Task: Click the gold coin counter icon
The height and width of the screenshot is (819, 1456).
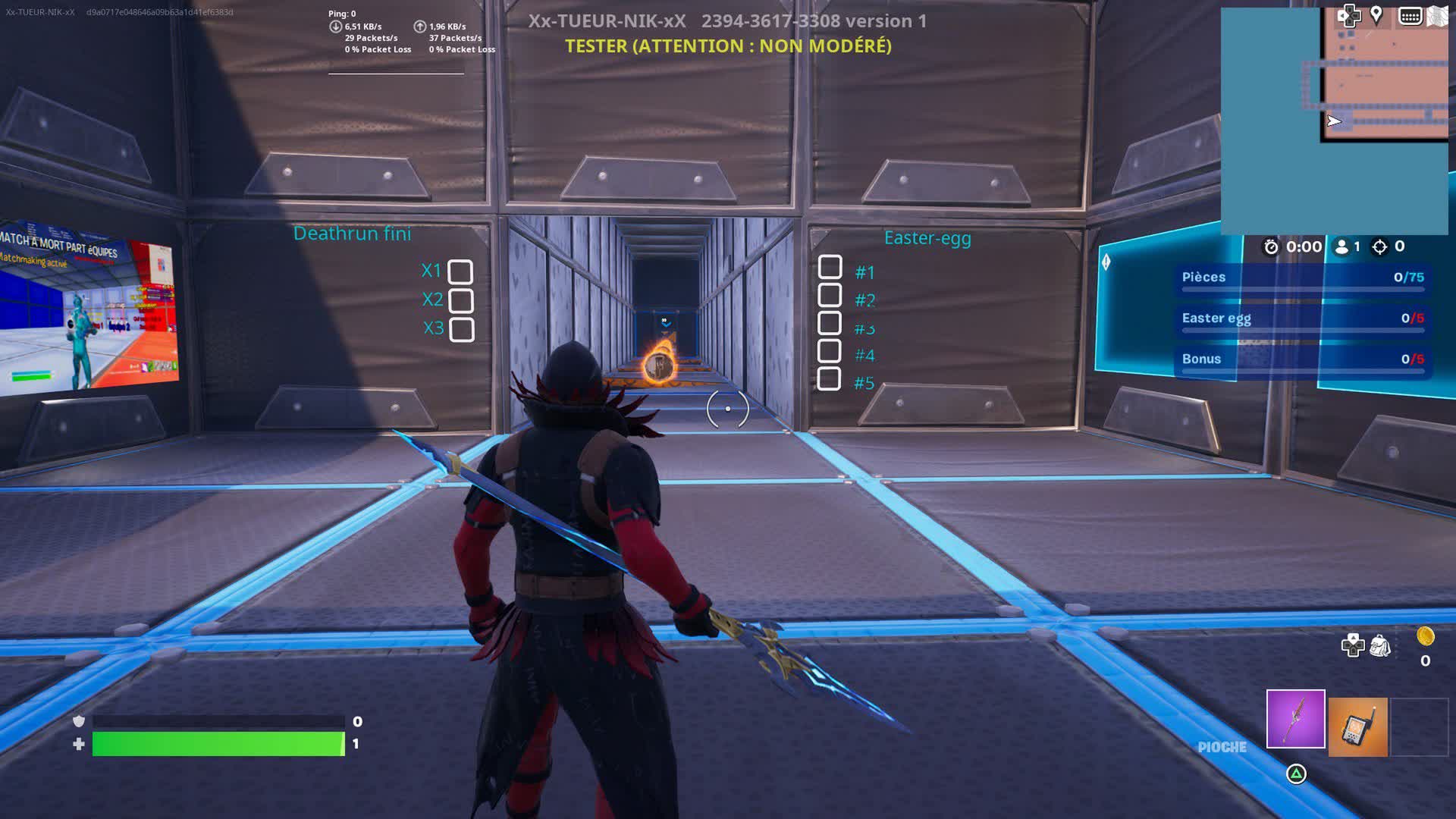Action: (1425, 637)
